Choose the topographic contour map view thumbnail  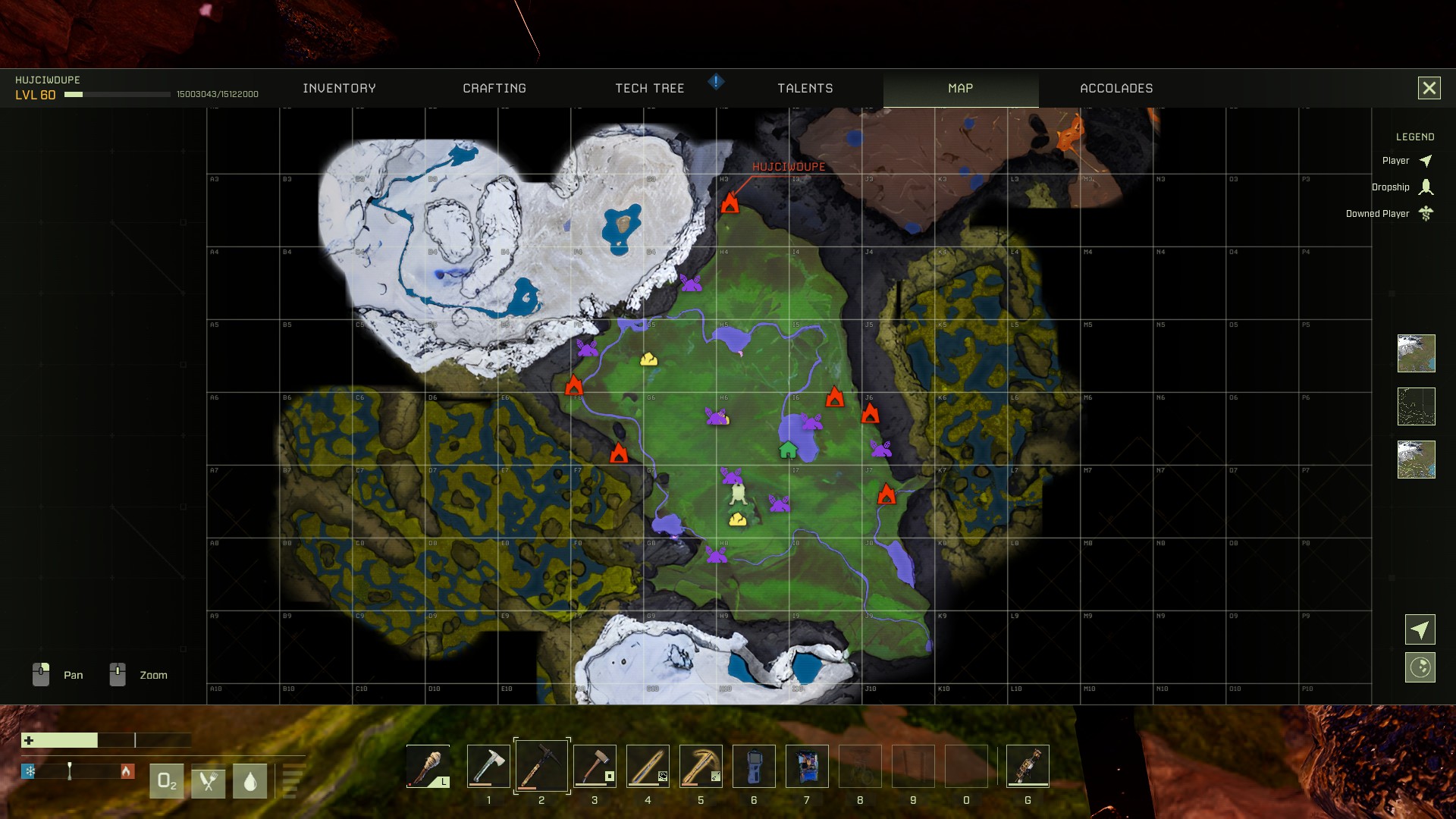point(1416,406)
